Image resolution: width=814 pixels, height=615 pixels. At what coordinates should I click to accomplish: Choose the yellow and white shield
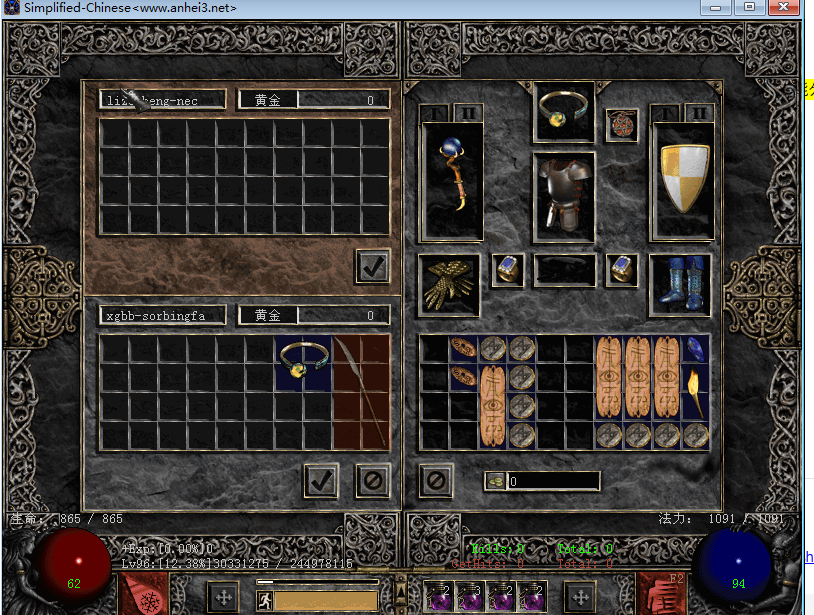682,180
